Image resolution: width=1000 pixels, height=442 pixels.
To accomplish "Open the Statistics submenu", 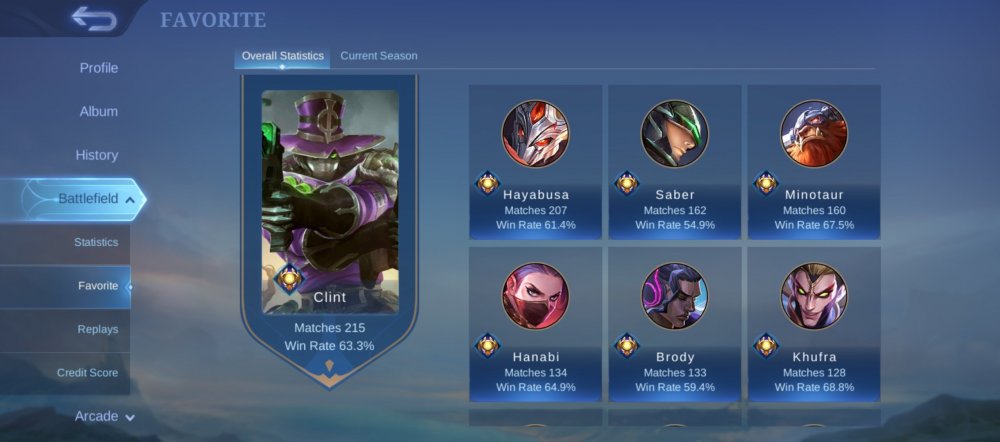I will [96, 242].
